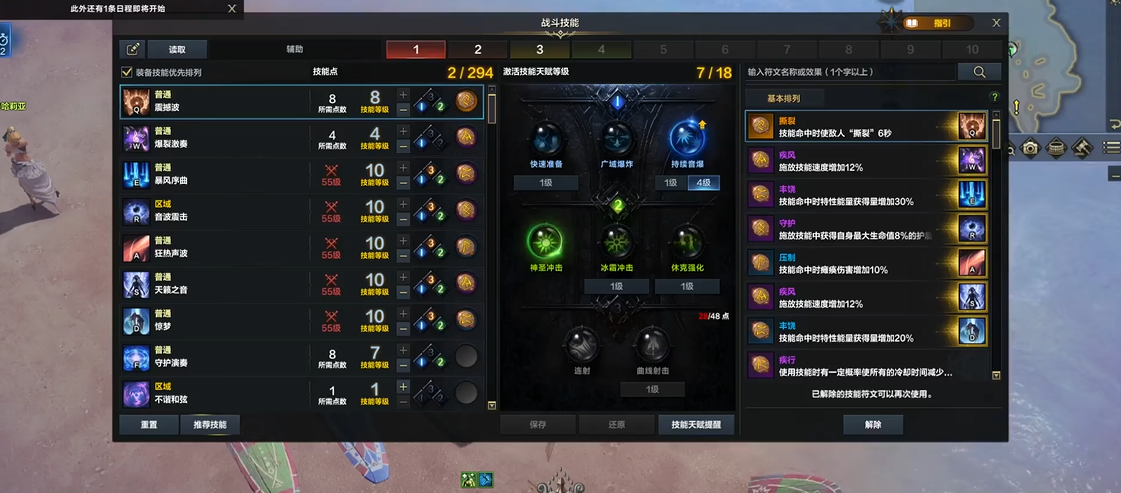Open the 指引 guide button
Viewport: 1121px width, 493px height.
click(x=940, y=23)
